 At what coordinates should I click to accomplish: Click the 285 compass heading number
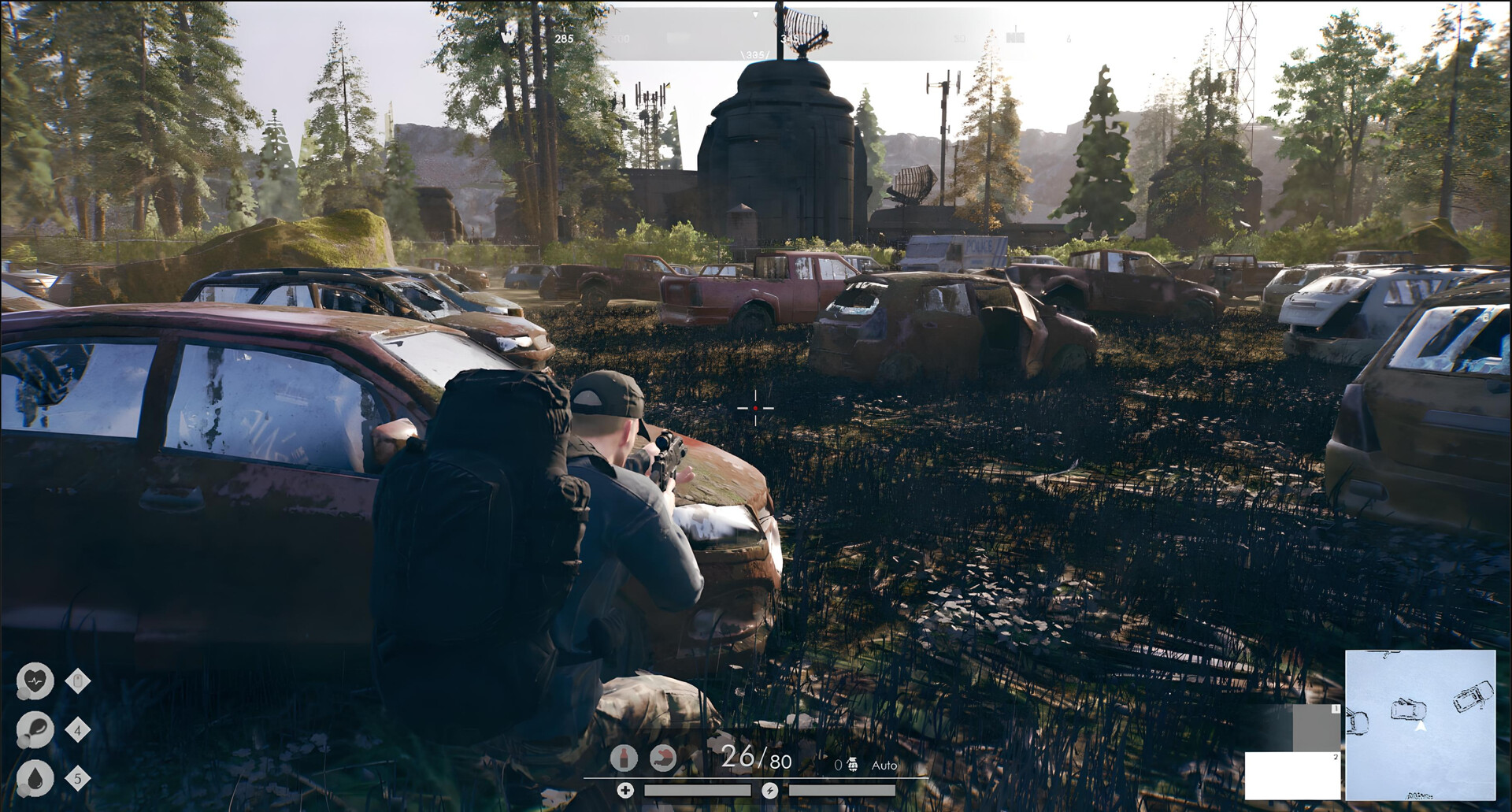565,39
